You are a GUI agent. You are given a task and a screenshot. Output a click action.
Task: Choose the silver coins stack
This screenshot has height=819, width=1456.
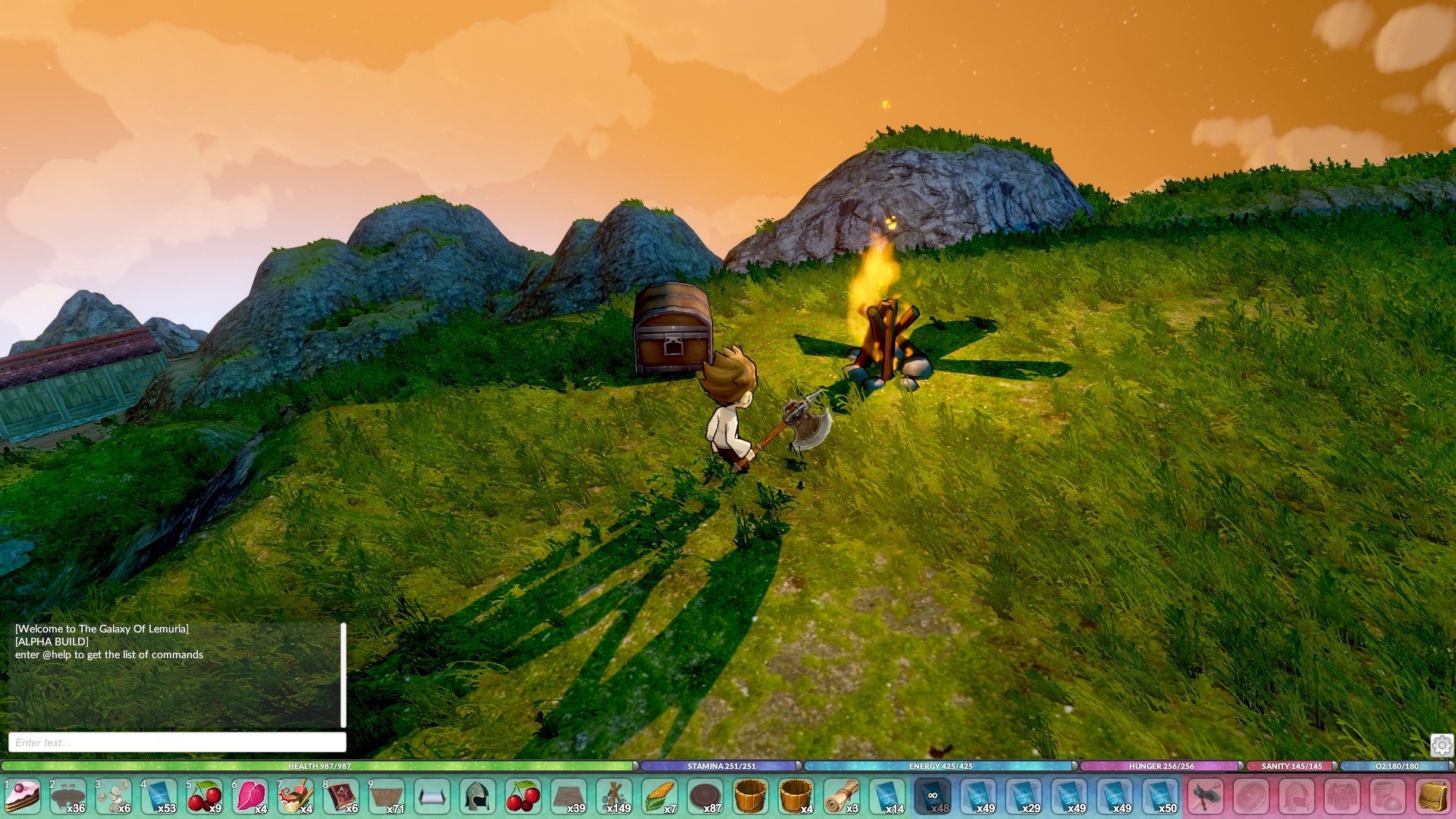click(x=114, y=797)
